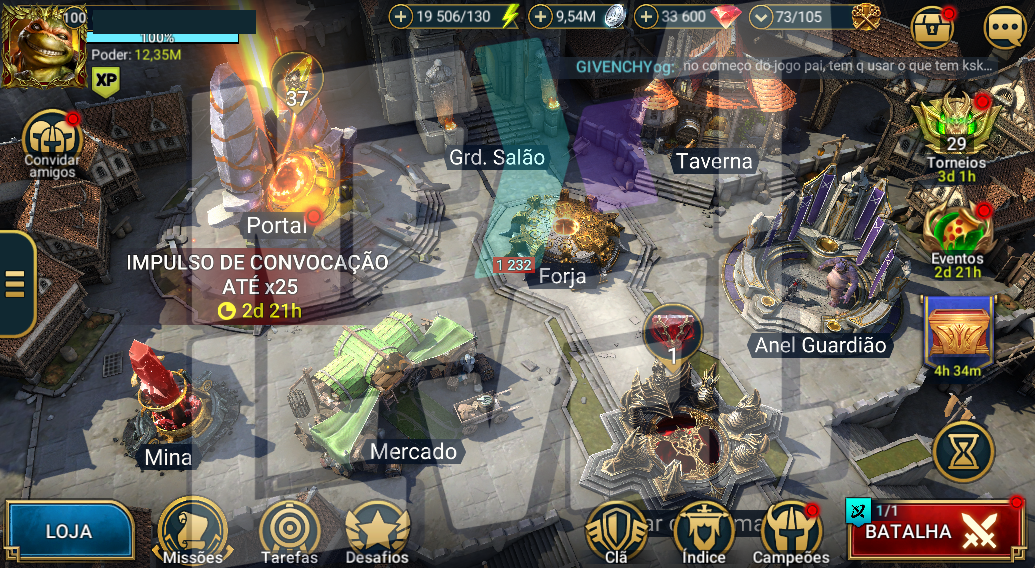Add more red gems
The image size is (1035, 568).
click(x=646, y=16)
